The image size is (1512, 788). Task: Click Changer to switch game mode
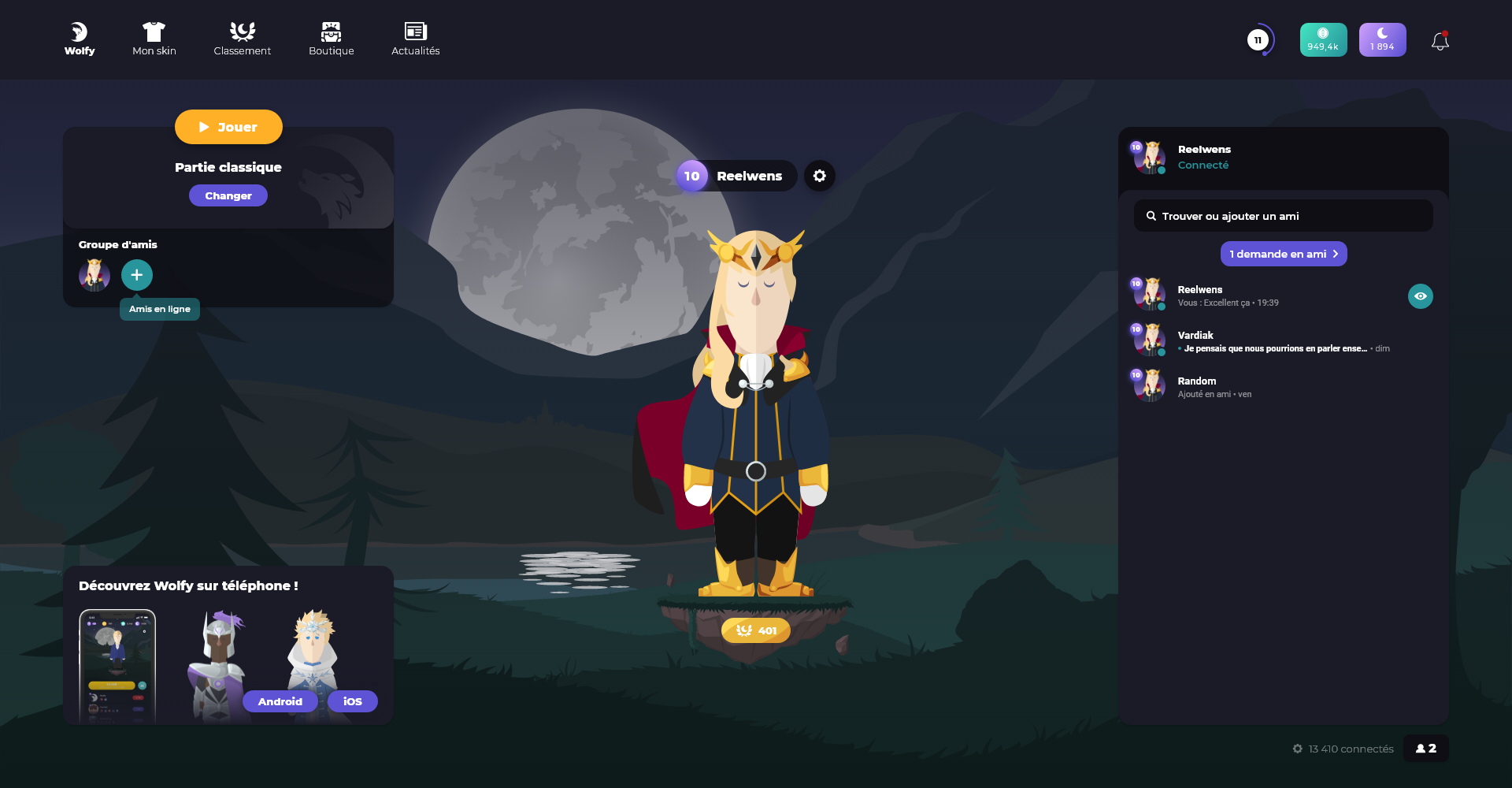(228, 195)
